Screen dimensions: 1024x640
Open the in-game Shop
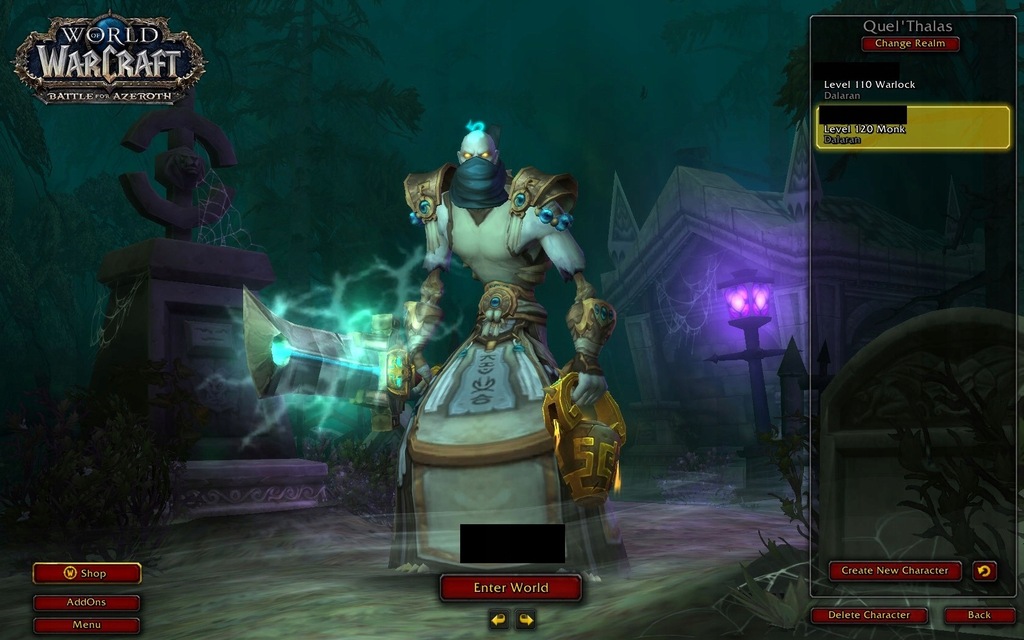coord(87,573)
